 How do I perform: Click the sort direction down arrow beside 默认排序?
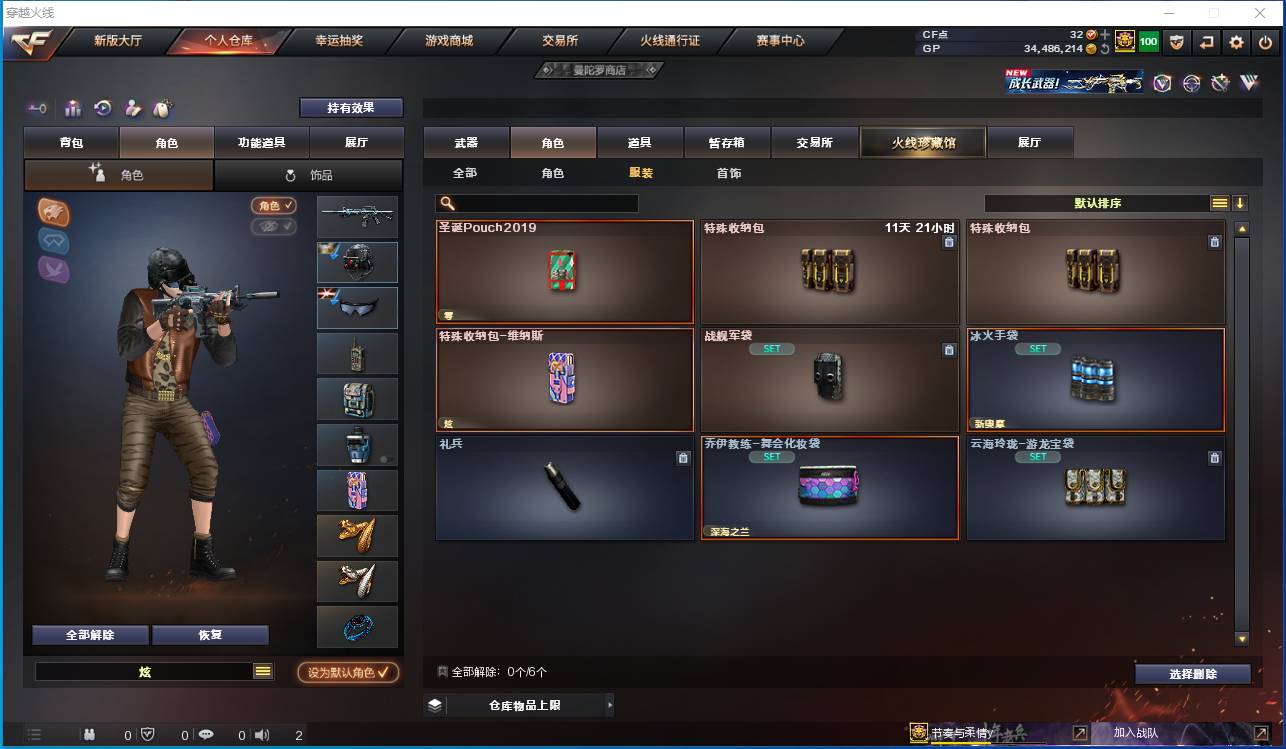(x=1240, y=202)
